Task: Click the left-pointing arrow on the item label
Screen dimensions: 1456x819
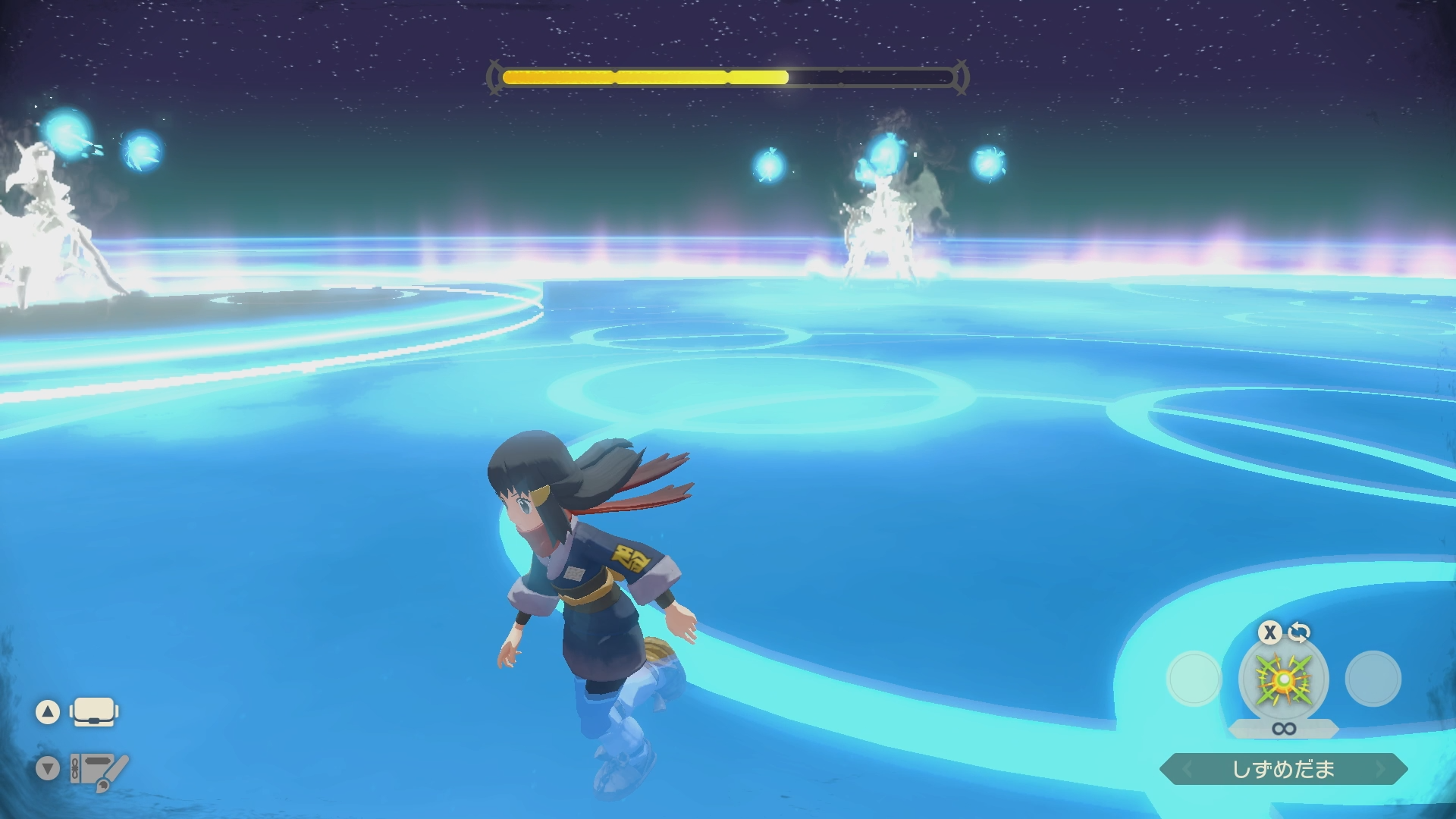Action: 1187,770
